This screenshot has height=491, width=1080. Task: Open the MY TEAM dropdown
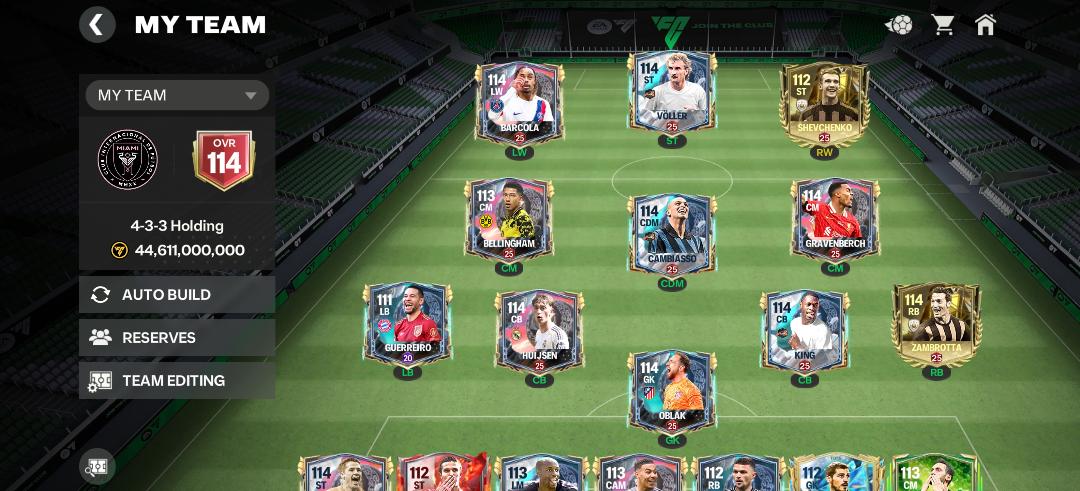click(177, 95)
